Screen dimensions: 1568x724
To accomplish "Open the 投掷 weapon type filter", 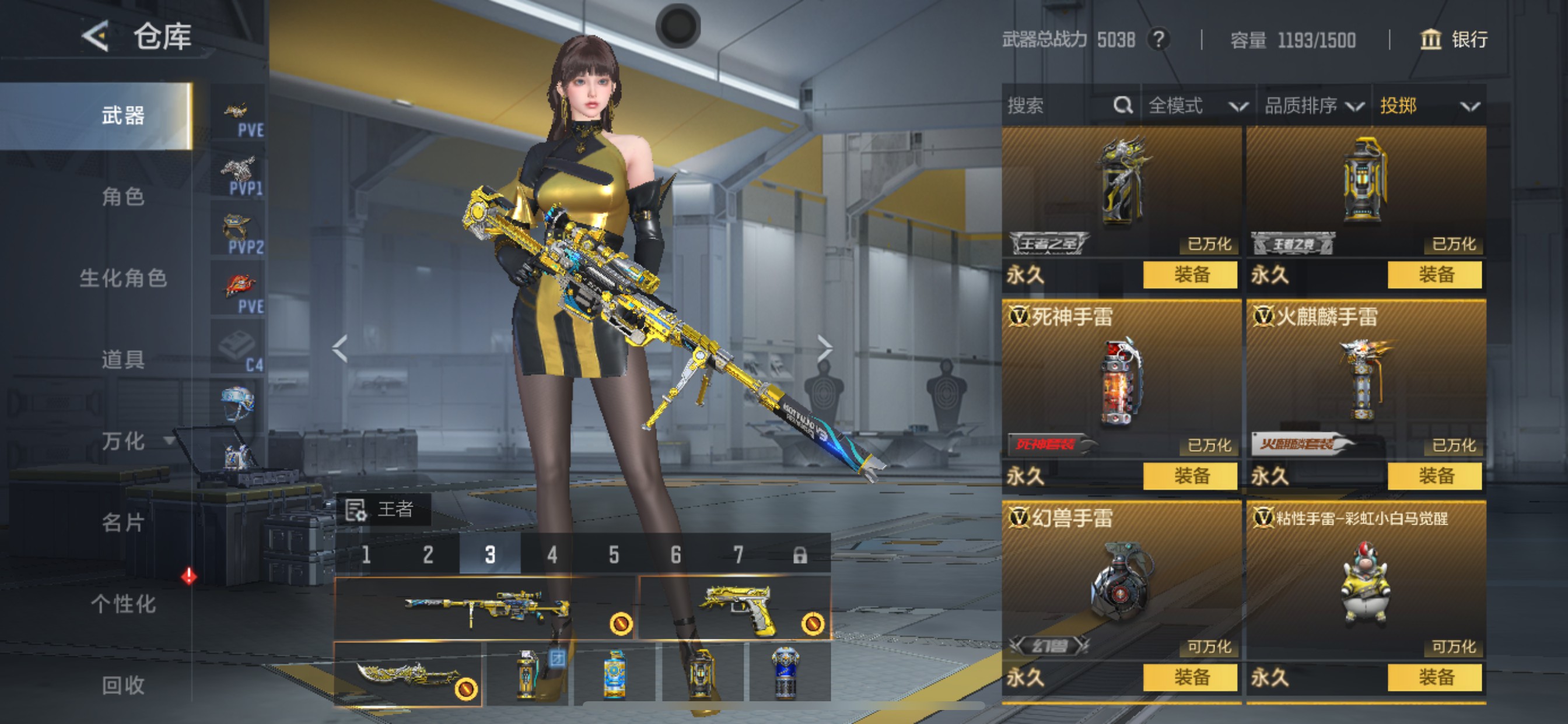I will coord(1428,106).
